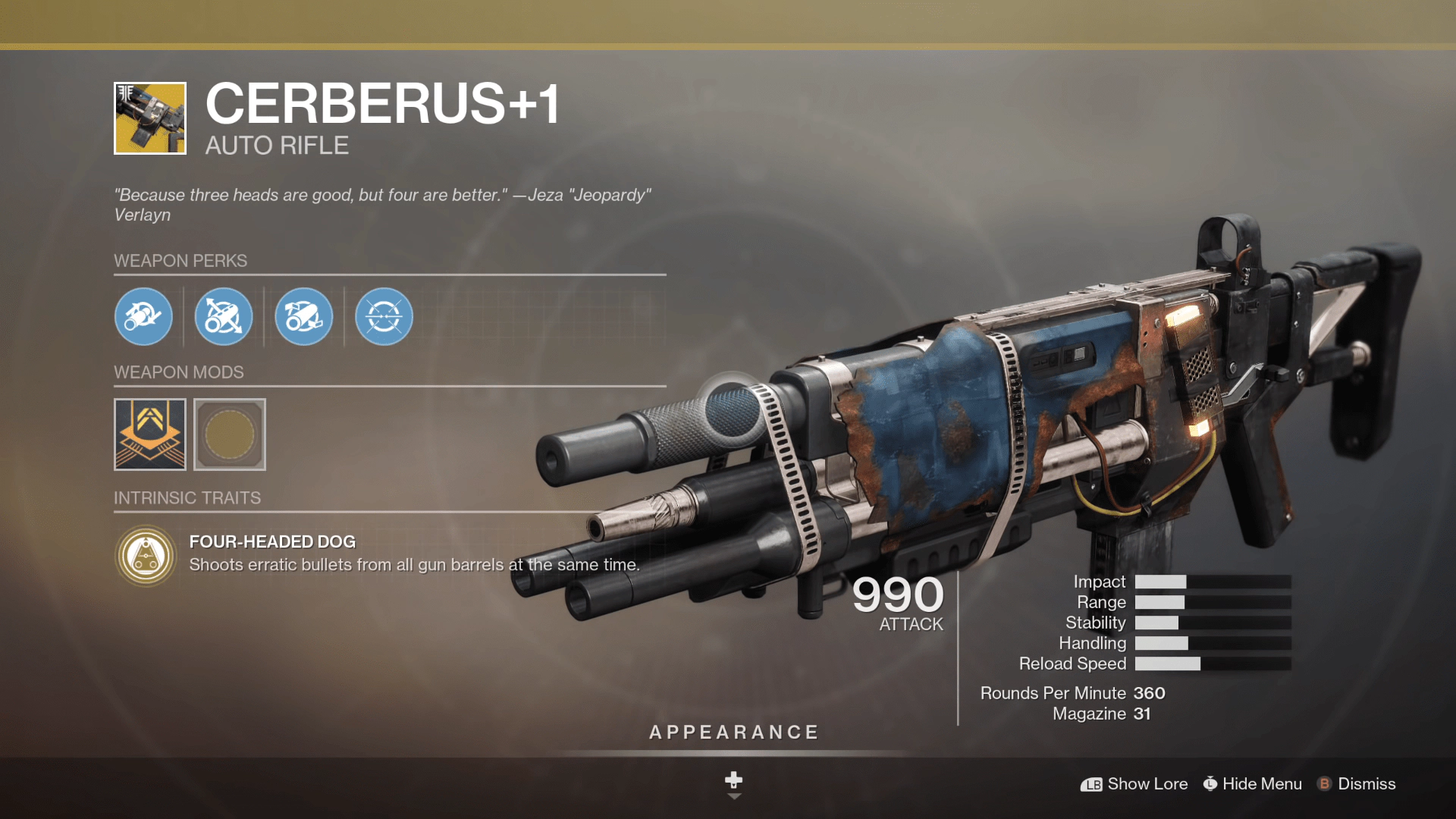Open the orange chevron weapon mod slot
Viewport: 1456px width, 819px height.
150,435
